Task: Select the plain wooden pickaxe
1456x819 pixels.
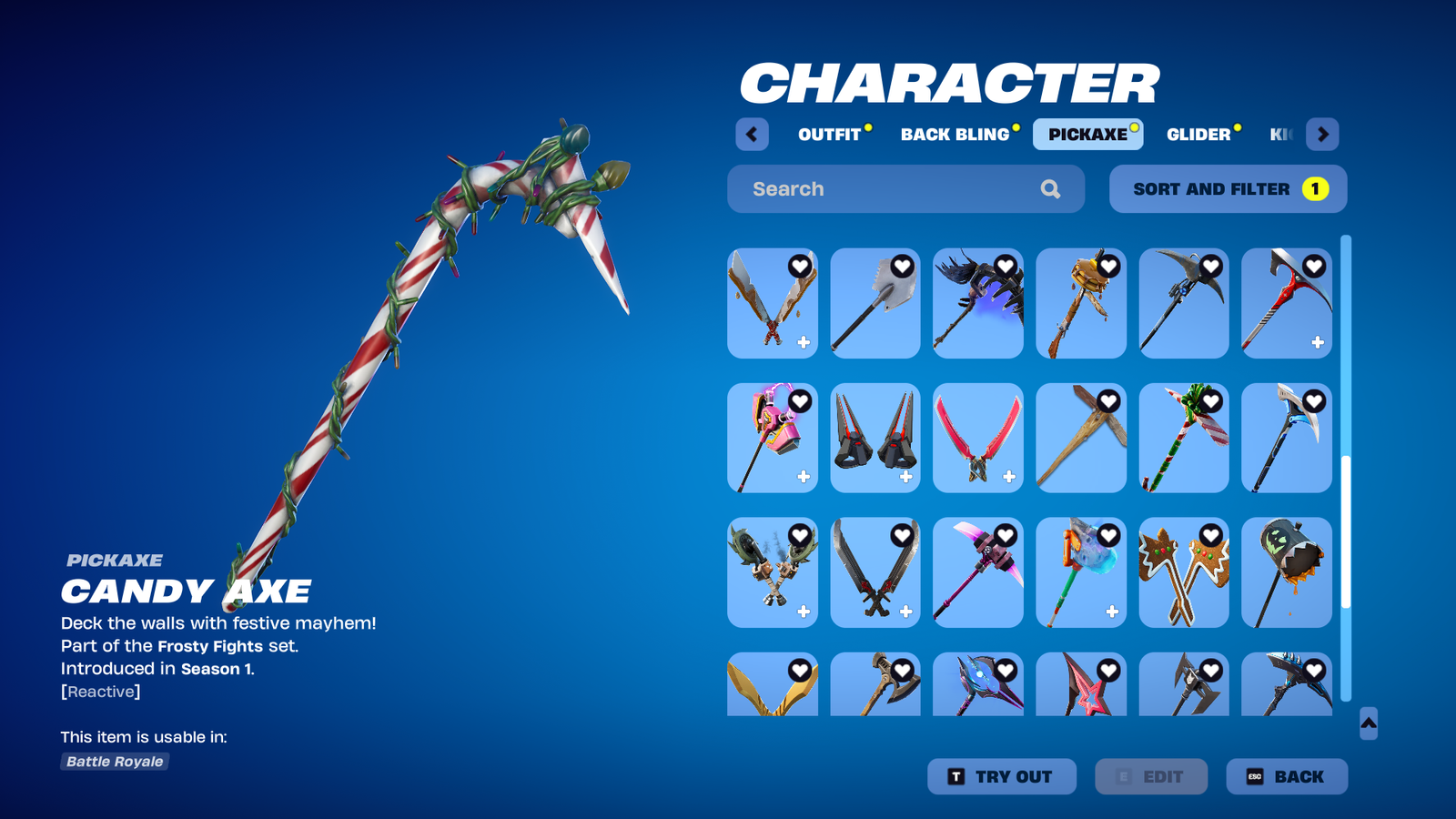Action: [x=1080, y=439]
